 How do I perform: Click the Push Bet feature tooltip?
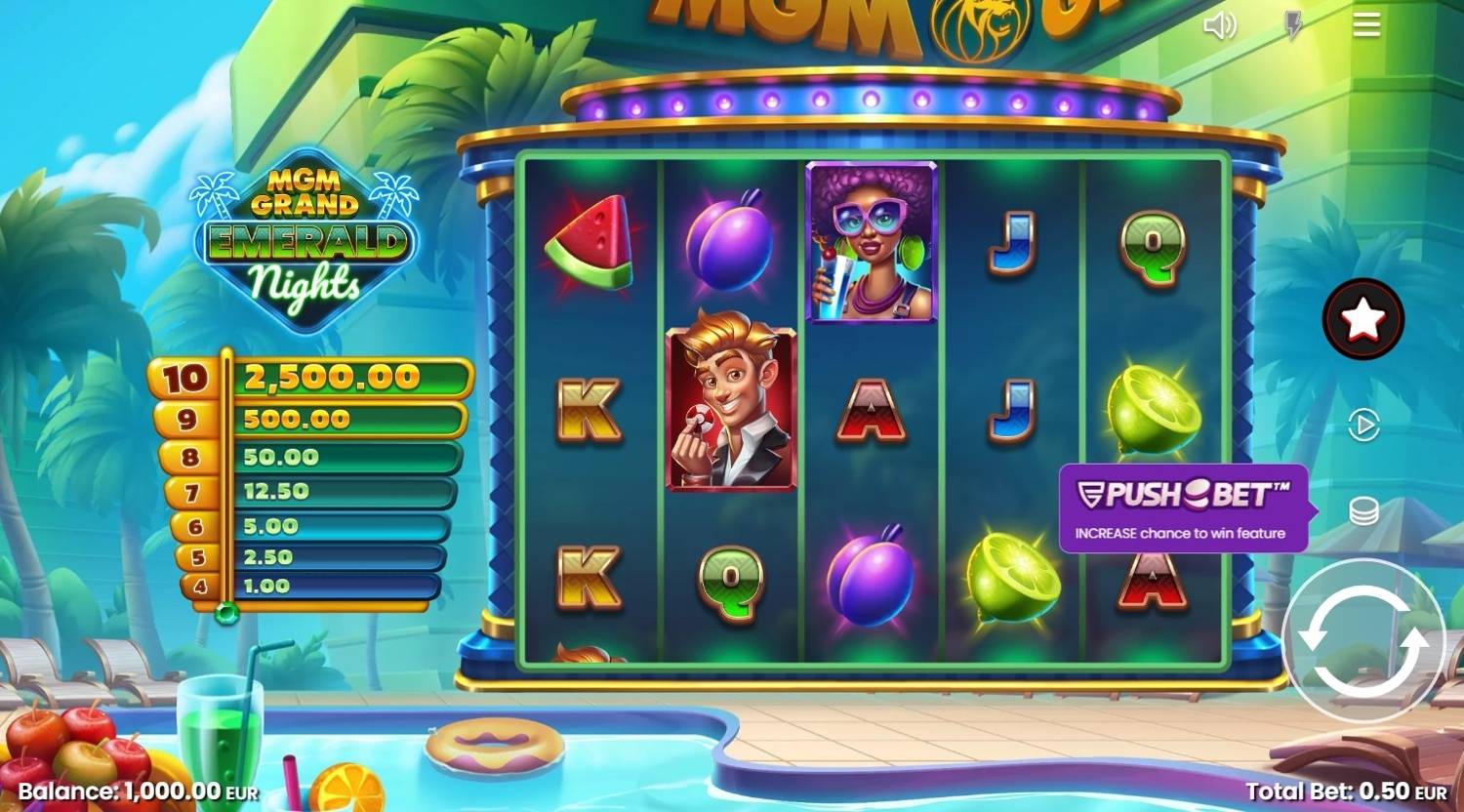coord(1182,508)
